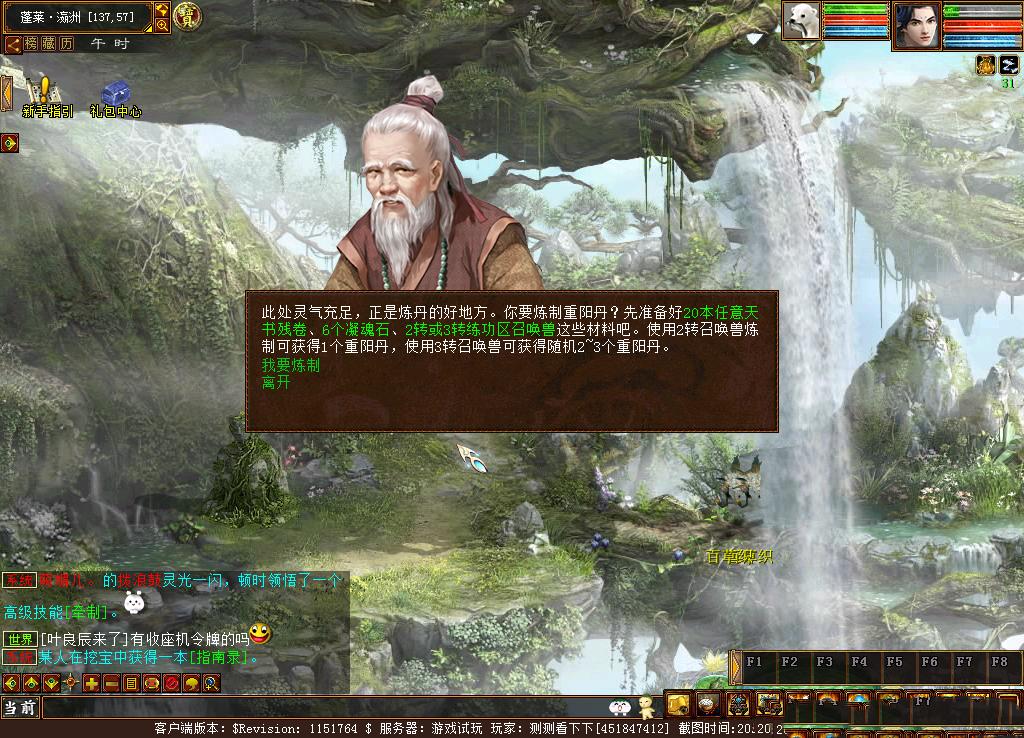Collapse the F1–F8 hotkey bar arrow
Image resolution: width=1024 pixels, height=738 pixels.
[x=736, y=666]
